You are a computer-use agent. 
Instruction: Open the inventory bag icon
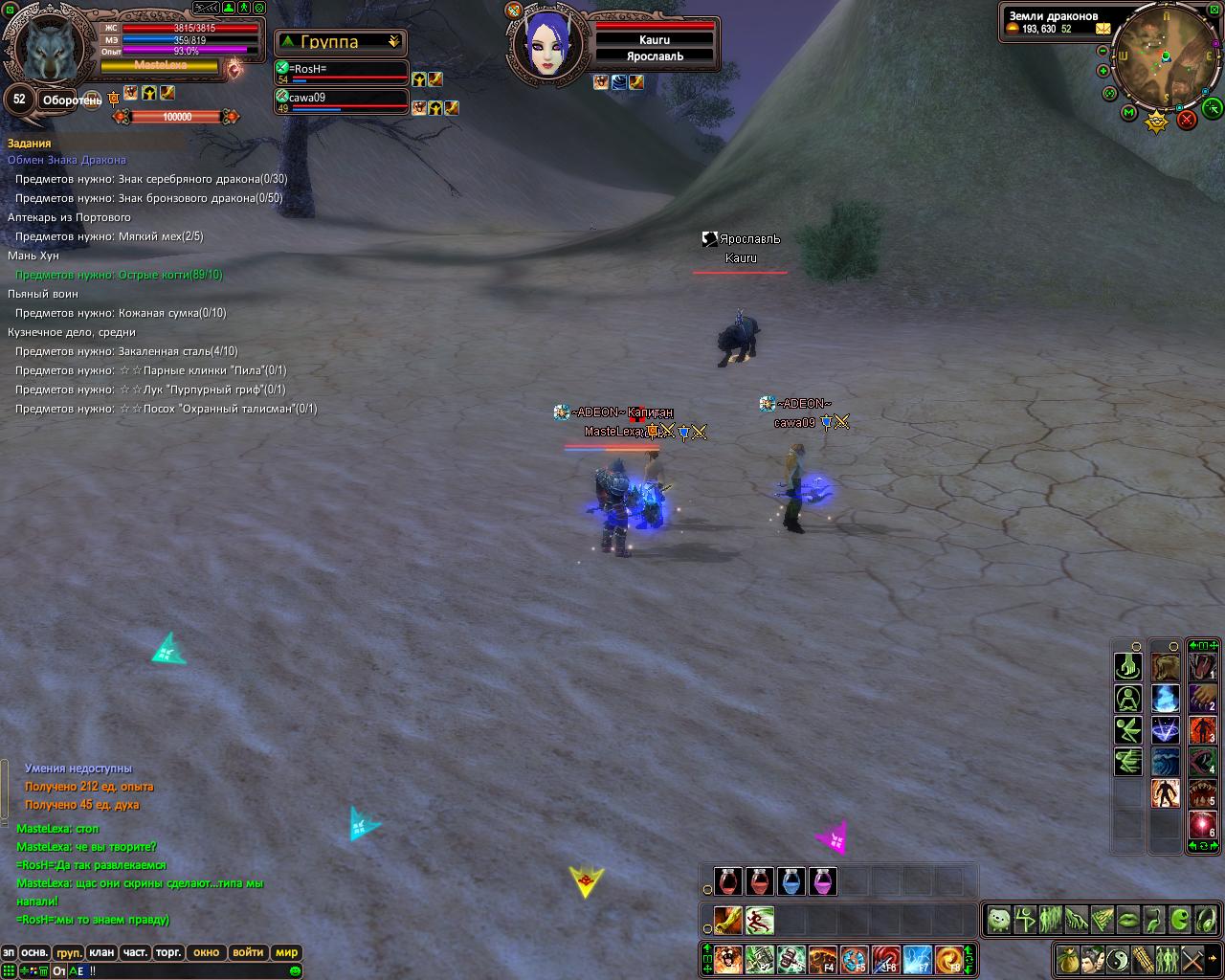click(x=1067, y=959)
